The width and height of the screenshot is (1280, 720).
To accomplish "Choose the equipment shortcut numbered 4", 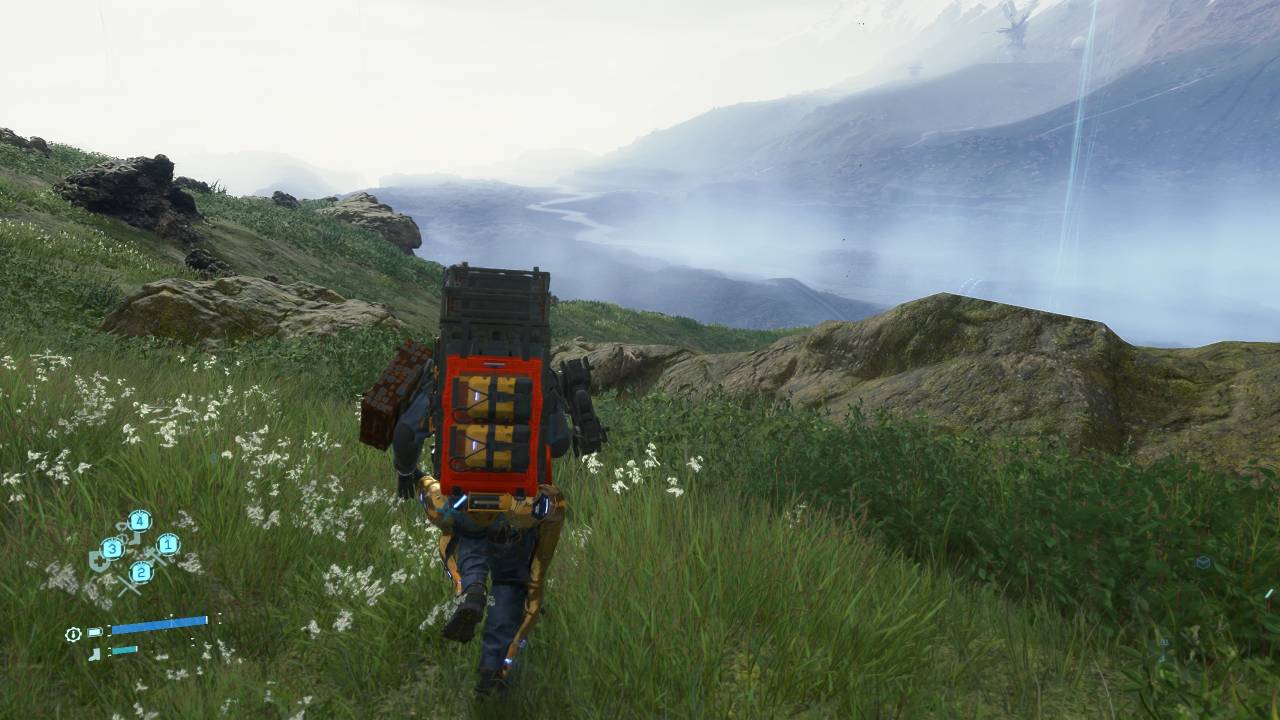I will point(139,521).
